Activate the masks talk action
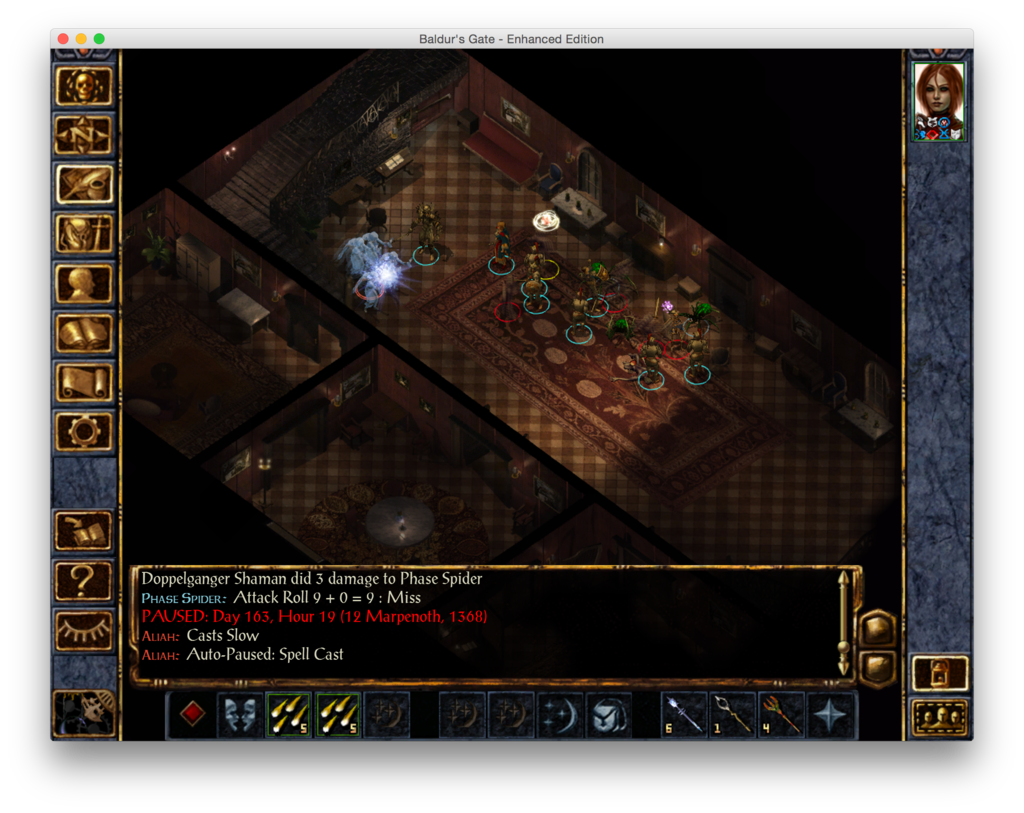This screenshot has height=813, width=1024. (x=241, y=715)
